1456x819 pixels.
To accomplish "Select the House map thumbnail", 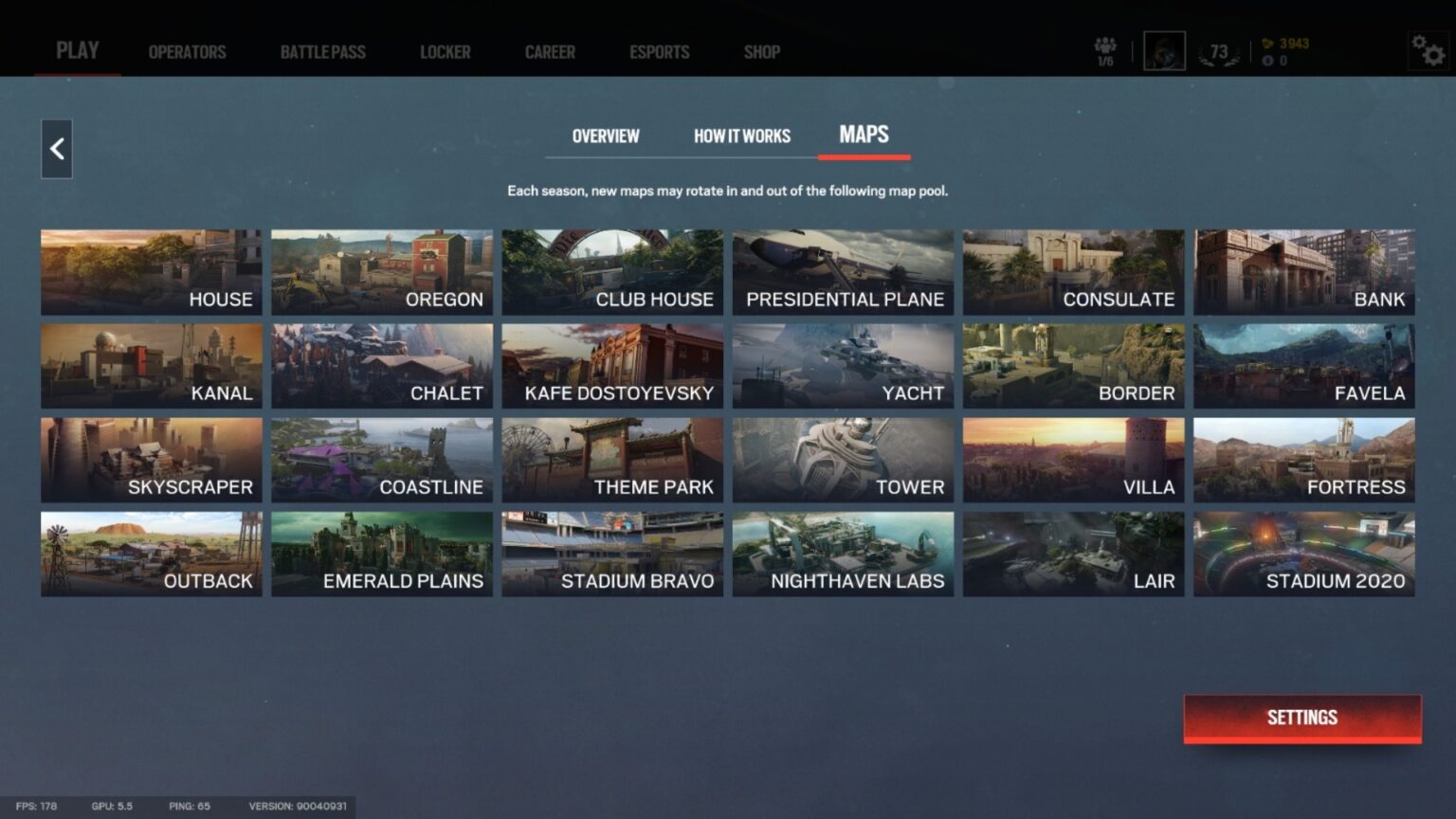I will coord(152,271).
